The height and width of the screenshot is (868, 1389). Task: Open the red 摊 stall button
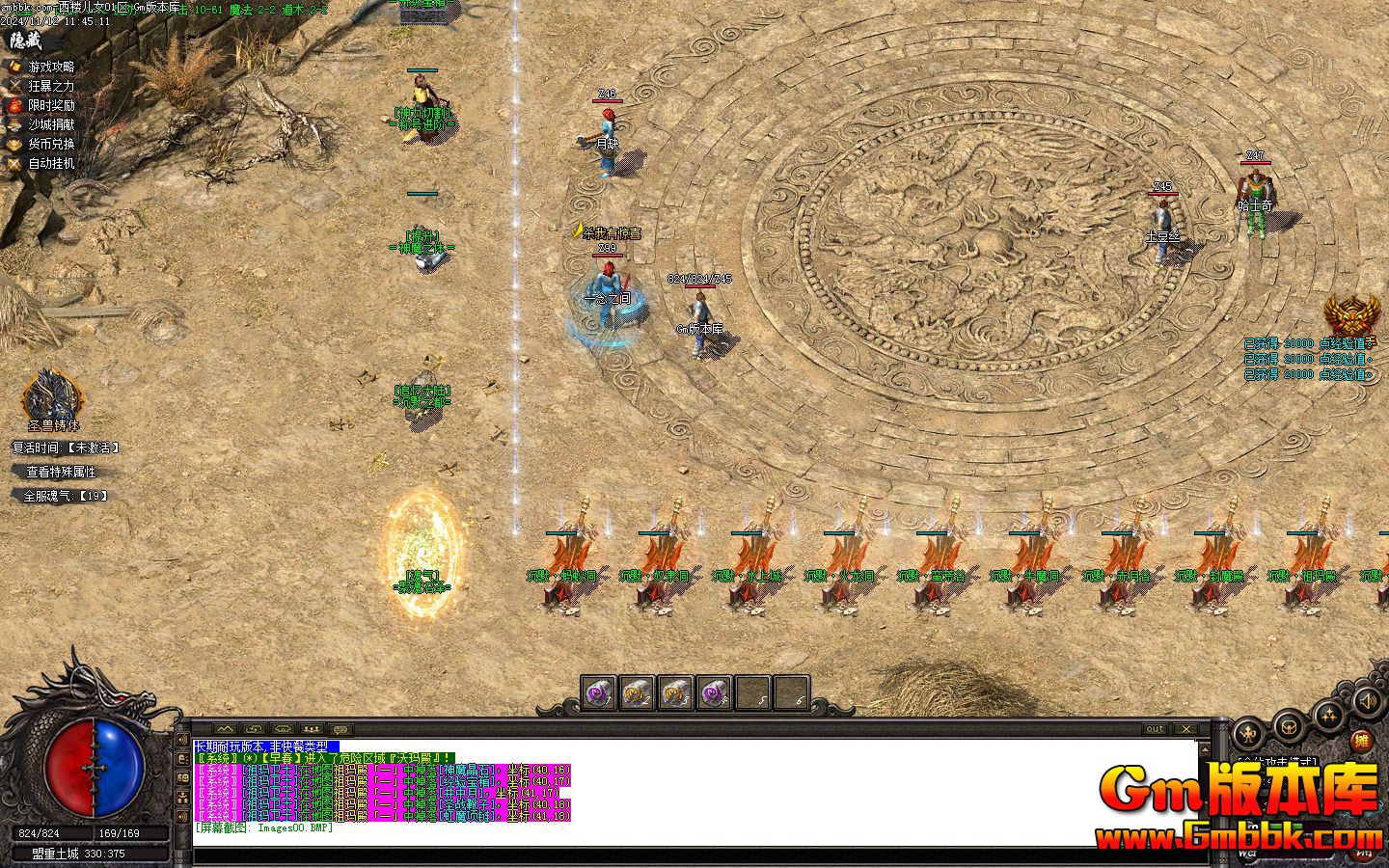point(1361,741)
